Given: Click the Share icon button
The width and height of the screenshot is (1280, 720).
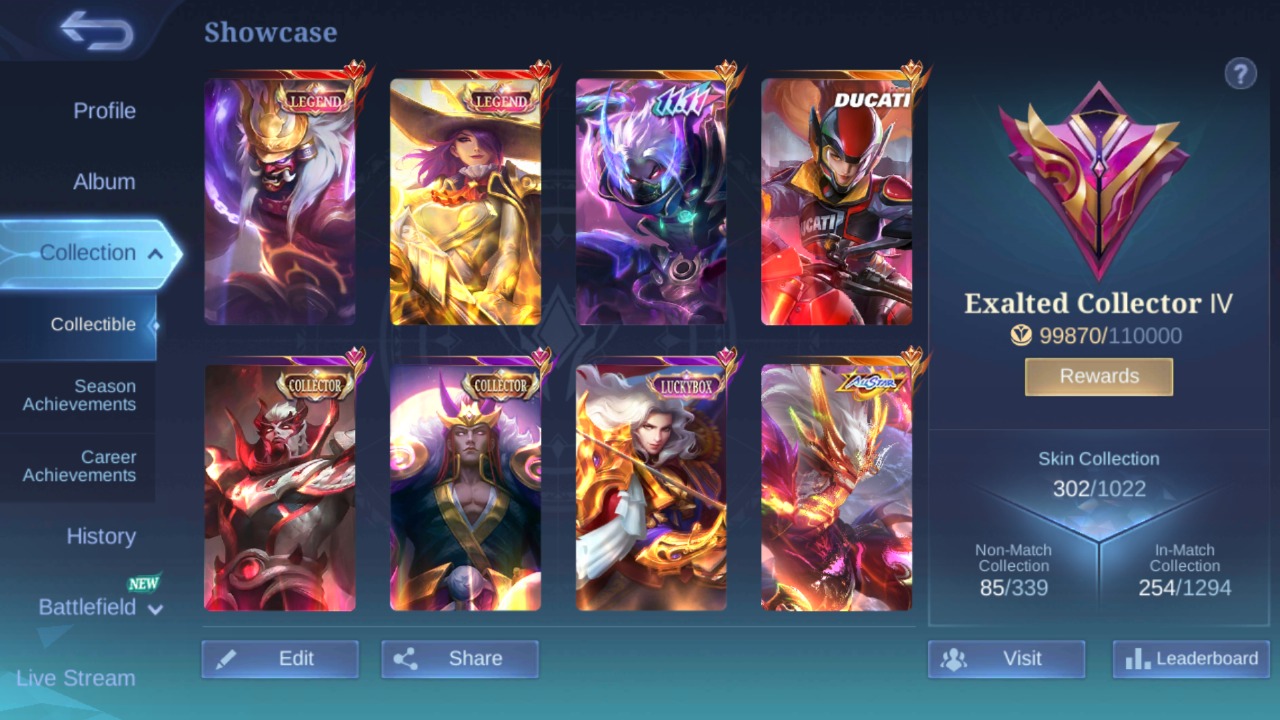Looking at the screenshot, I should click(x=408, y=658).
